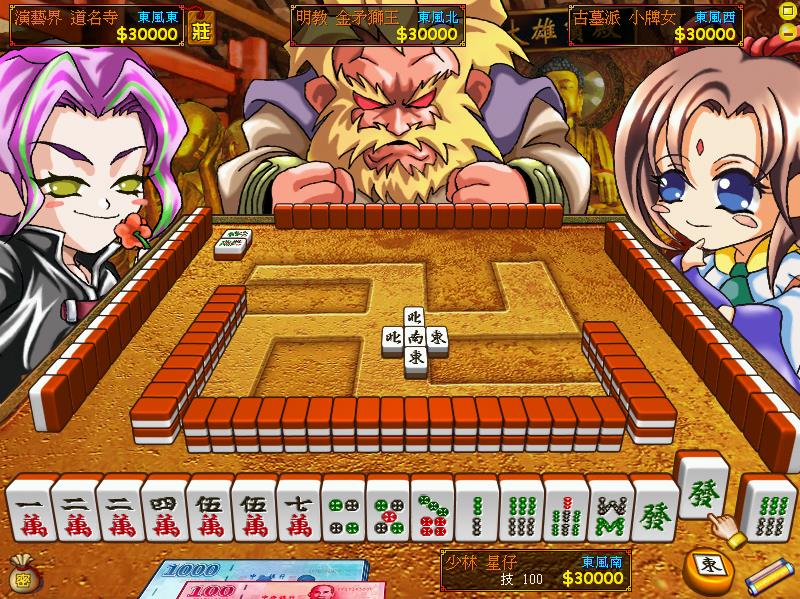Discard the seven dots tile
Screen dimensions: 800x599
(x=432, y=512)
